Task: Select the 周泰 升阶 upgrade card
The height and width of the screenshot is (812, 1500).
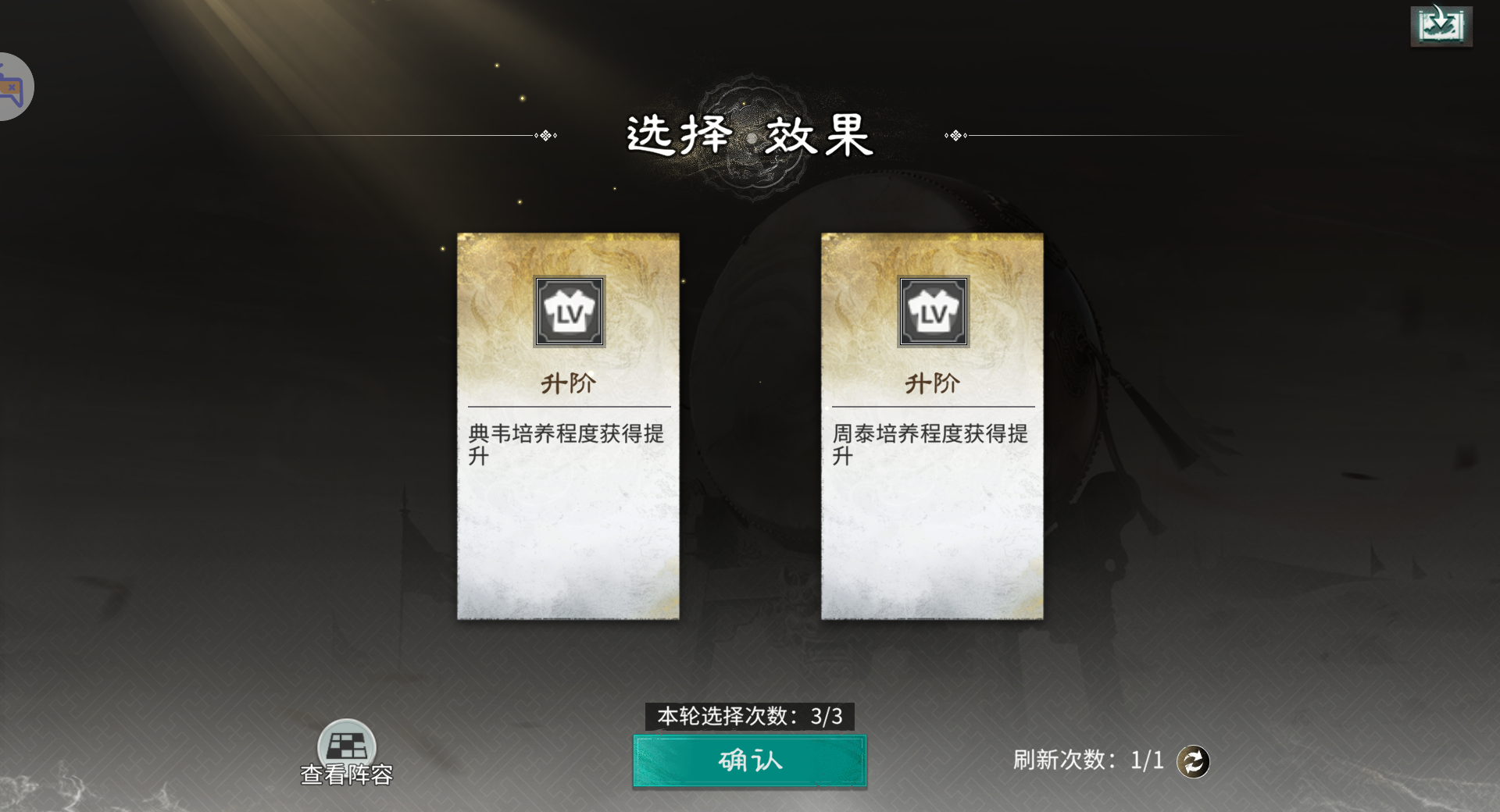Action: click(931, 426)
